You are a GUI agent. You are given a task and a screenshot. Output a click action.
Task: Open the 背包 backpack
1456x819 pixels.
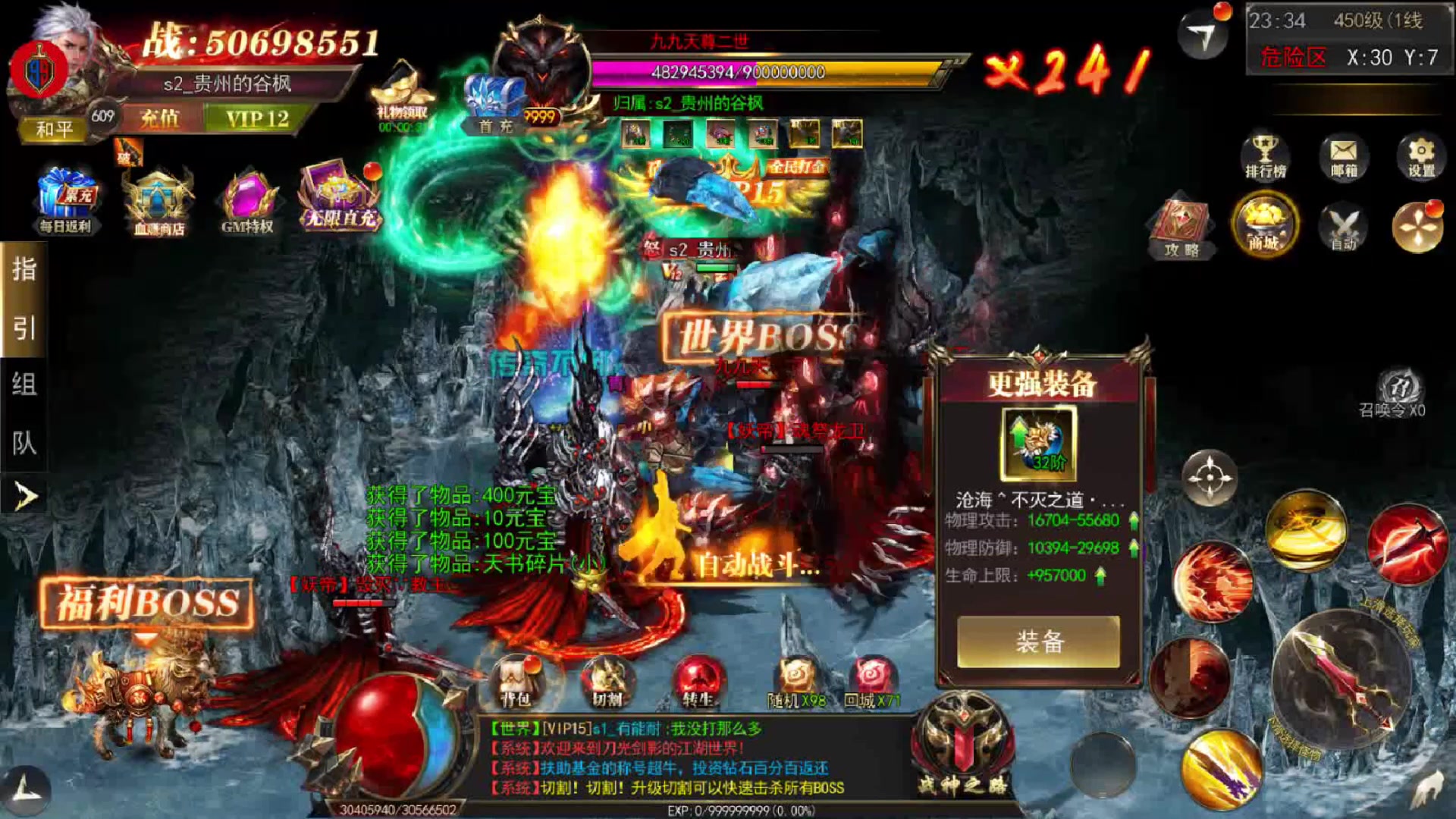[516, 682]
